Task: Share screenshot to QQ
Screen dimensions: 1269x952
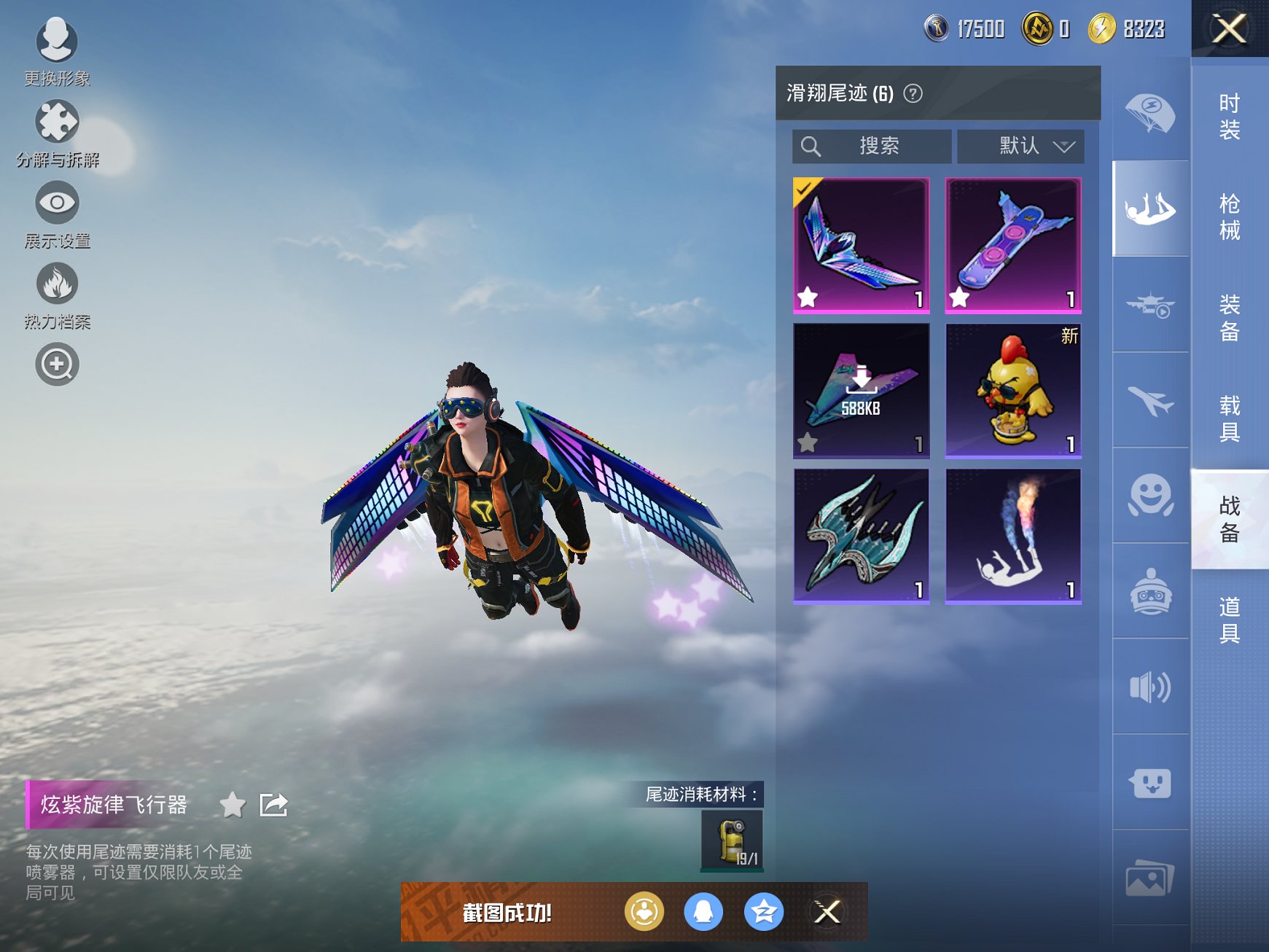Action: [x=703, y=911]
